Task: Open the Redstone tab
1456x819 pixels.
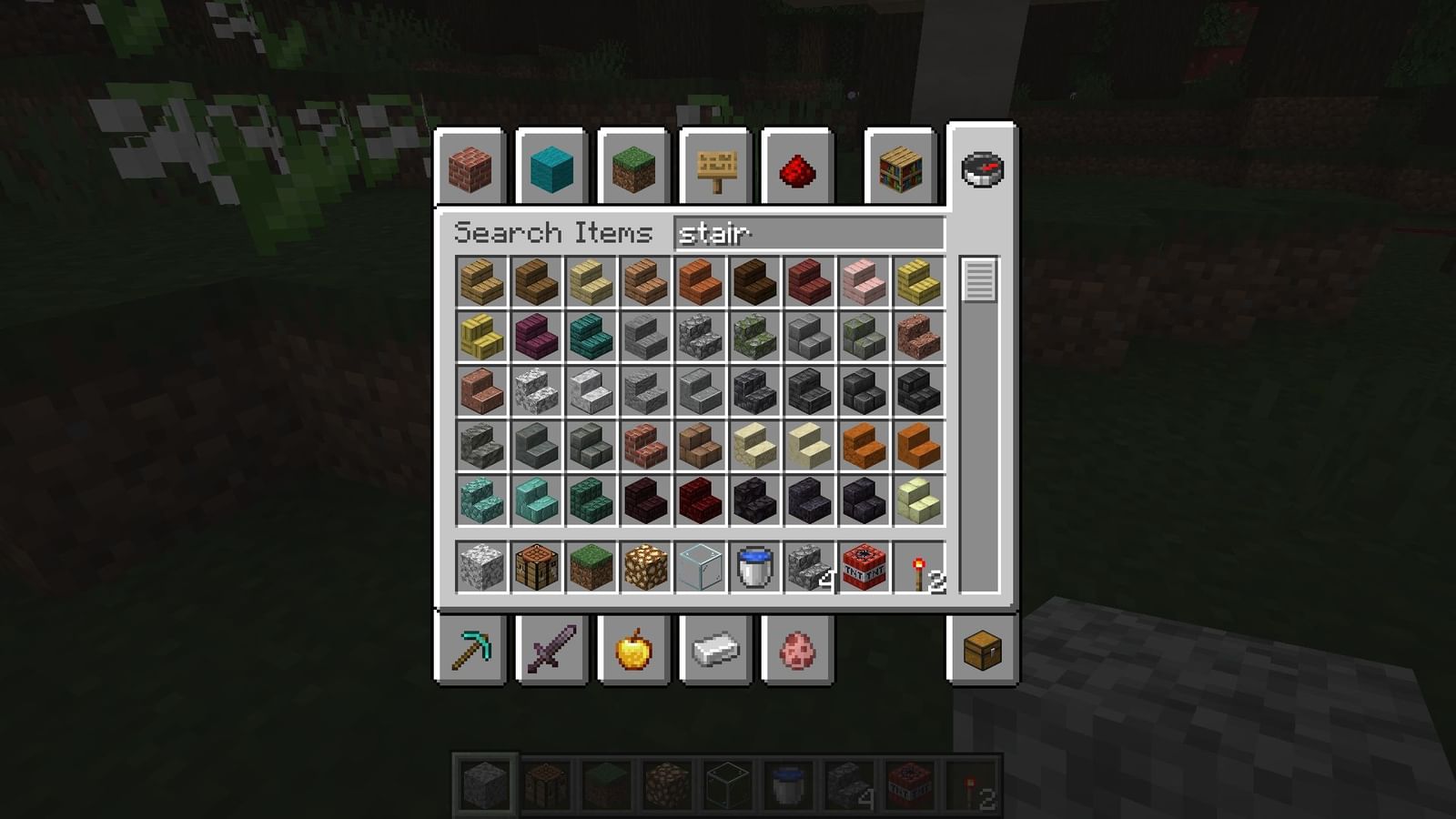Action: click(x=798, y=169)
